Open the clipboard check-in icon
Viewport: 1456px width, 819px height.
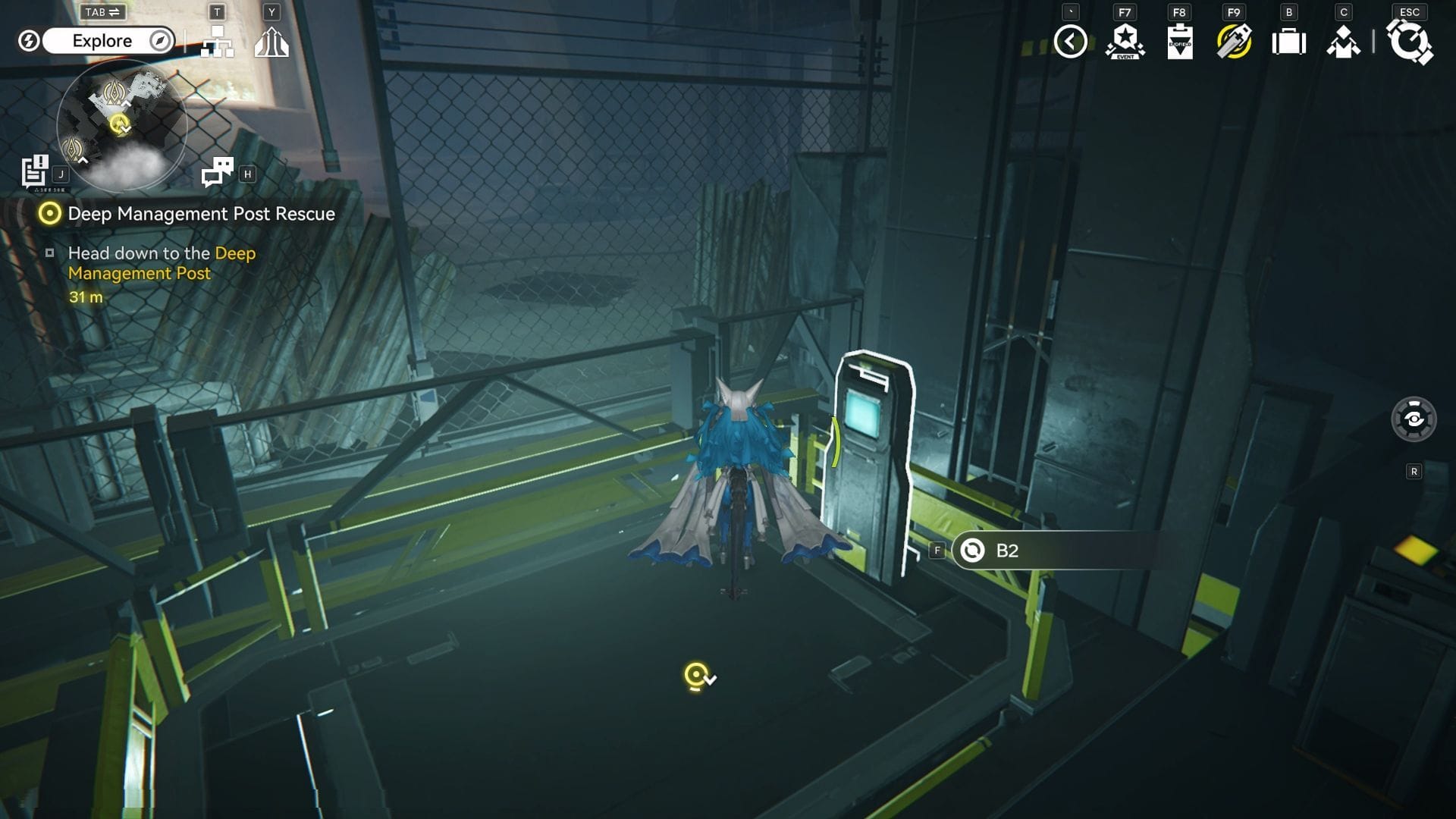pos(1179,42)
